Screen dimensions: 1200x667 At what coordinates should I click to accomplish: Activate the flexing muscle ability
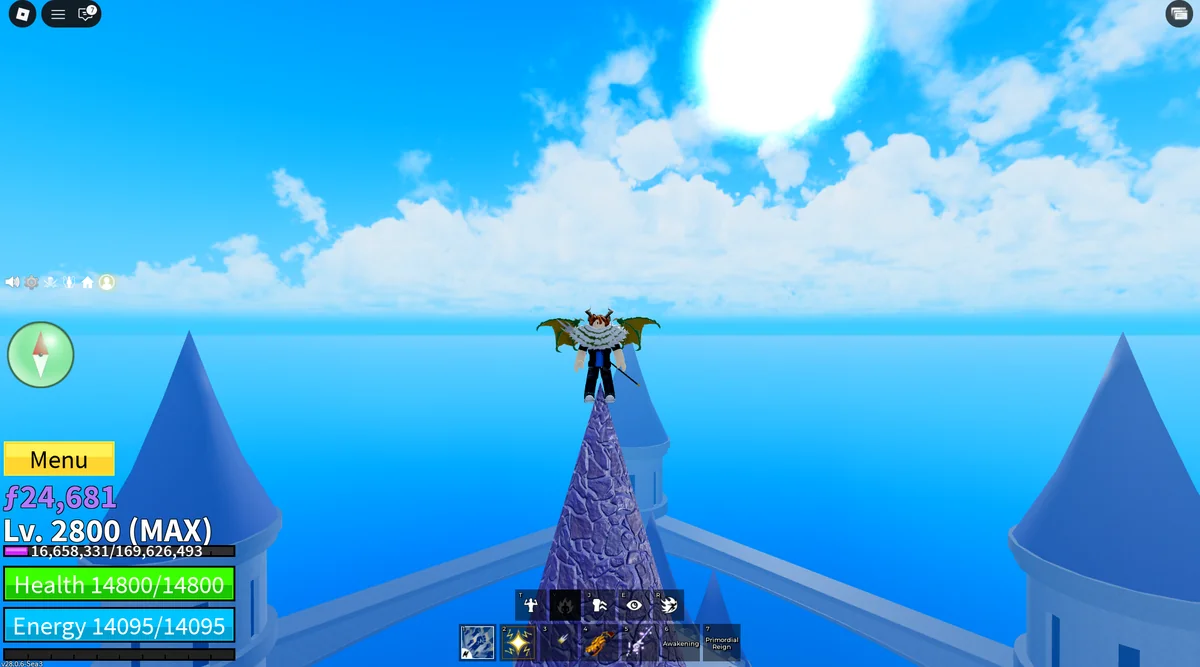(x=530, y=604)
